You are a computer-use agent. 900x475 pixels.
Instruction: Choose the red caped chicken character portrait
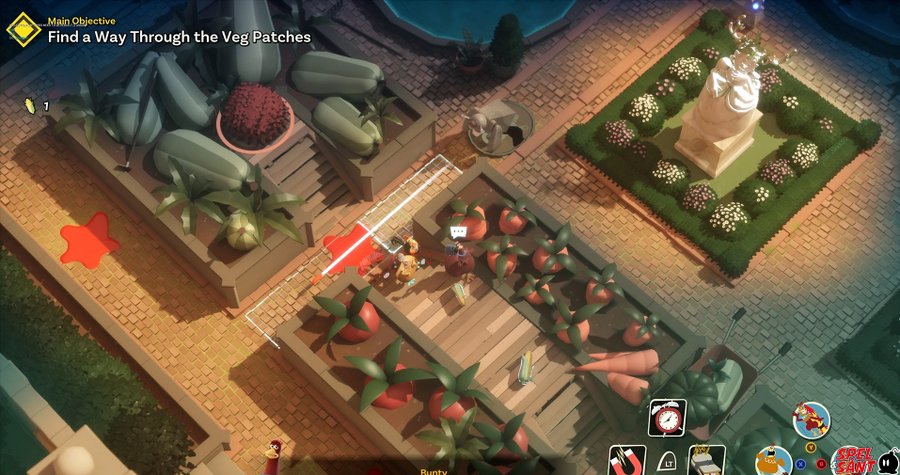(811, 419)
